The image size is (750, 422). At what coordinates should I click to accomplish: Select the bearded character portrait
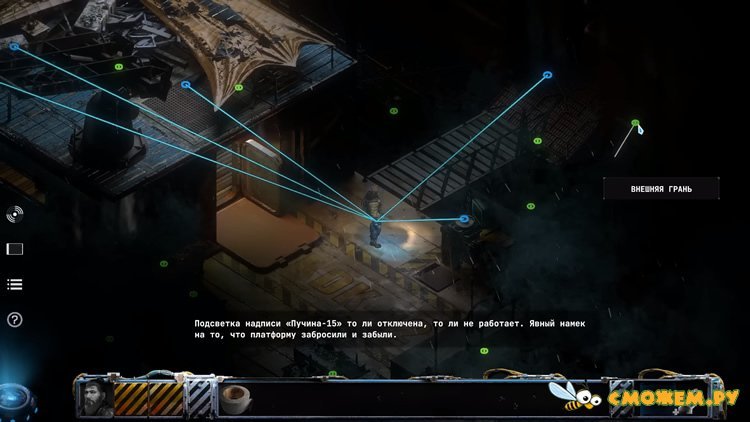coord(93,398)
